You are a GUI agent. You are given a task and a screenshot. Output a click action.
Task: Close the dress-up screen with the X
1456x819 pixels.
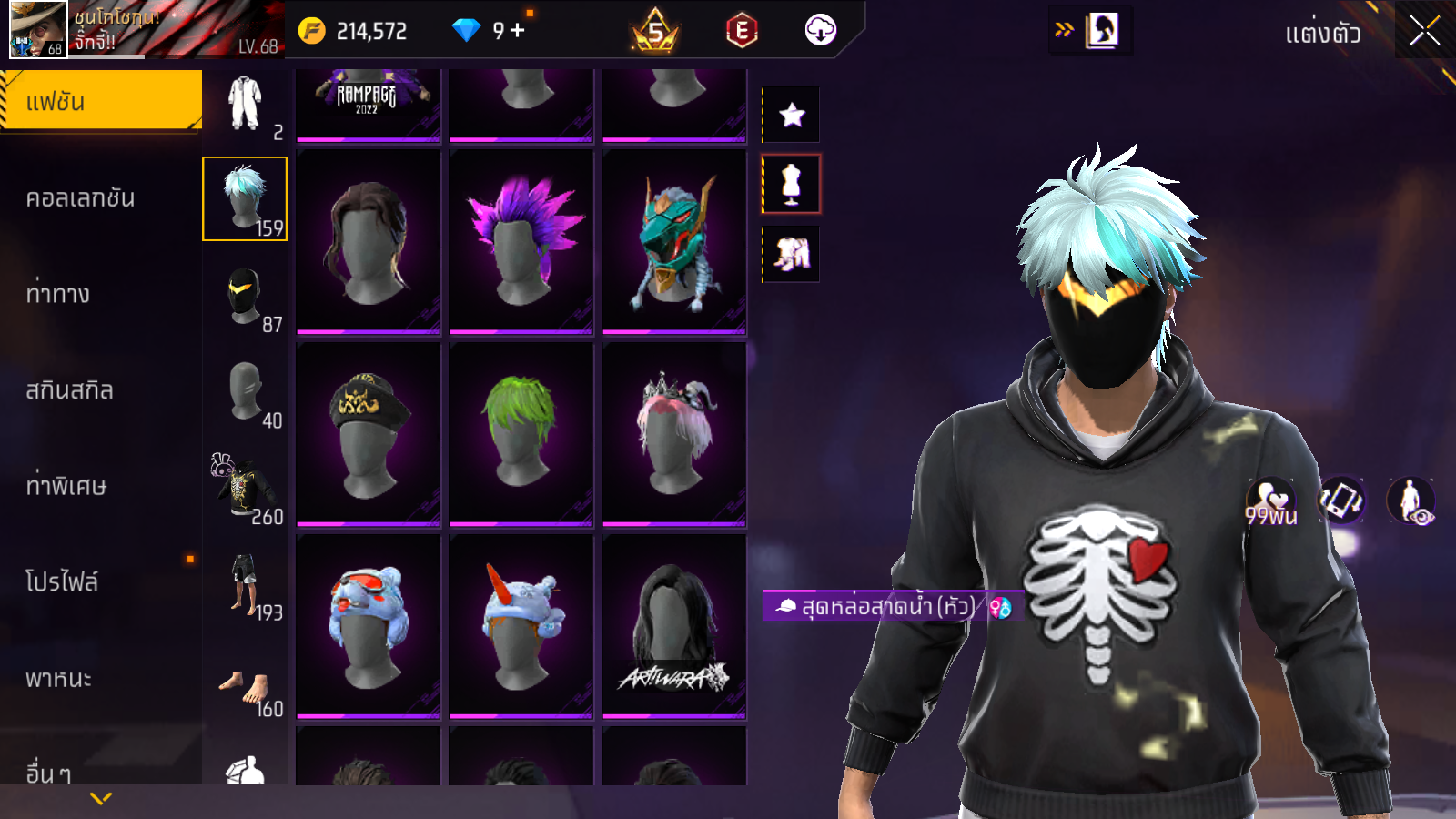pos(1424,32)
